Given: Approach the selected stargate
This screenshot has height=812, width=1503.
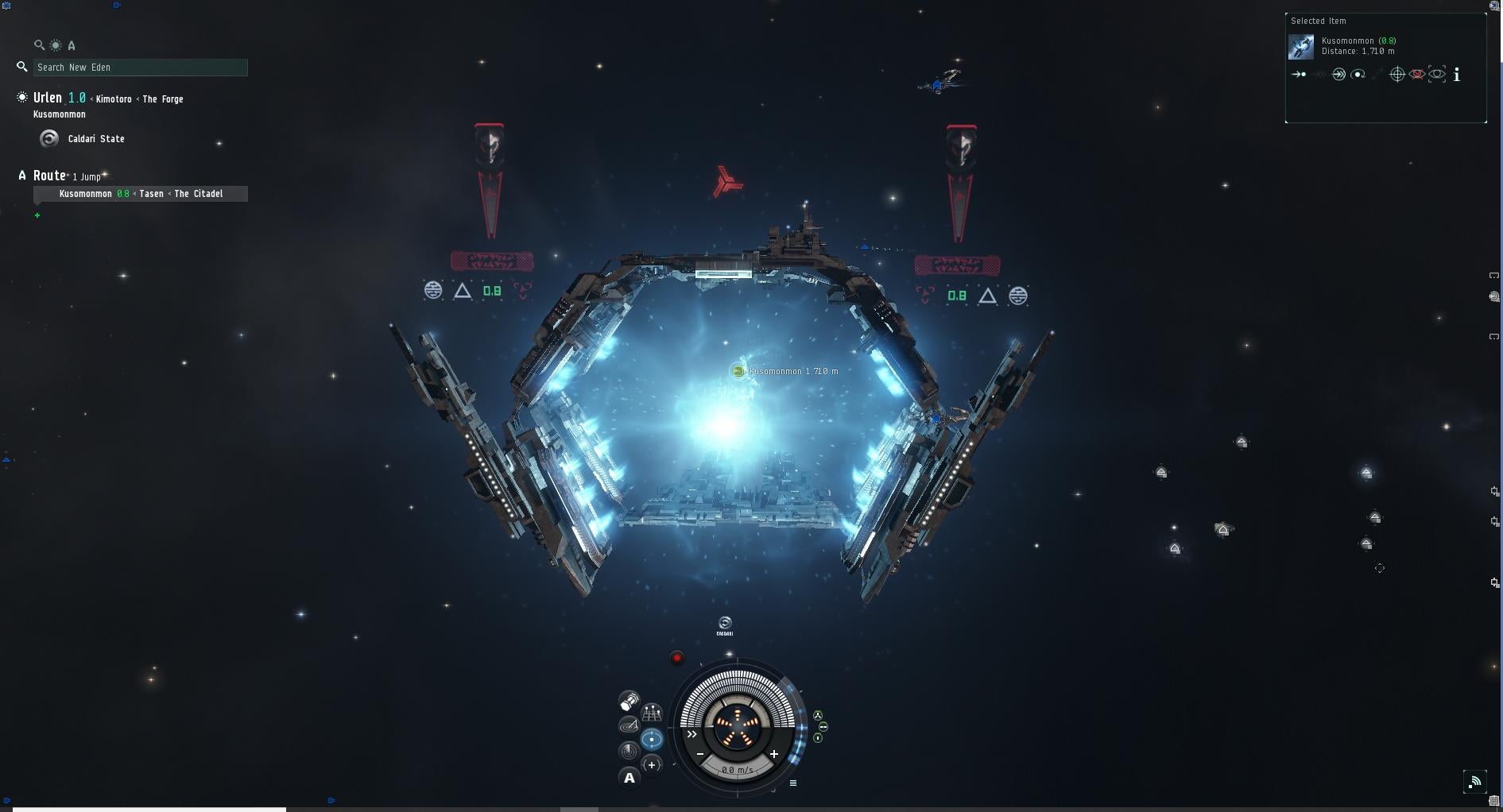Looking at the screenshot, I should pos(1300,74).
